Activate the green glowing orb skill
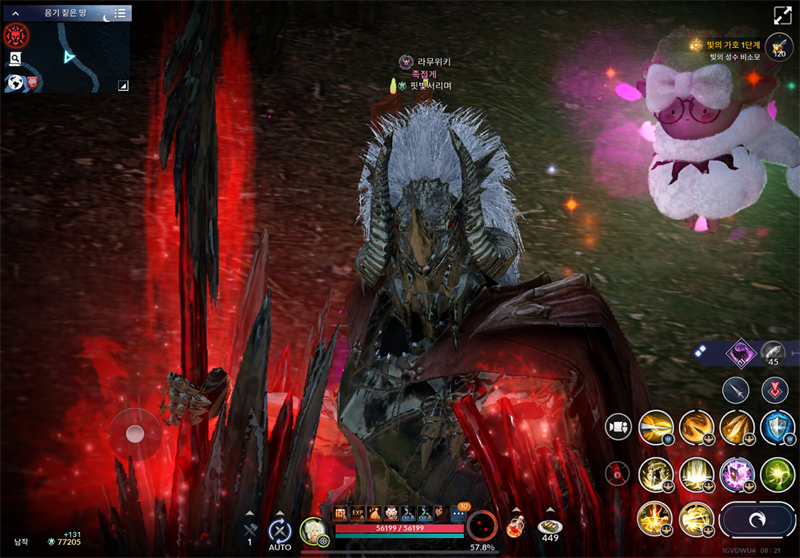The width and height of the screenshot is (800, 558). click(x=777, y=474)
